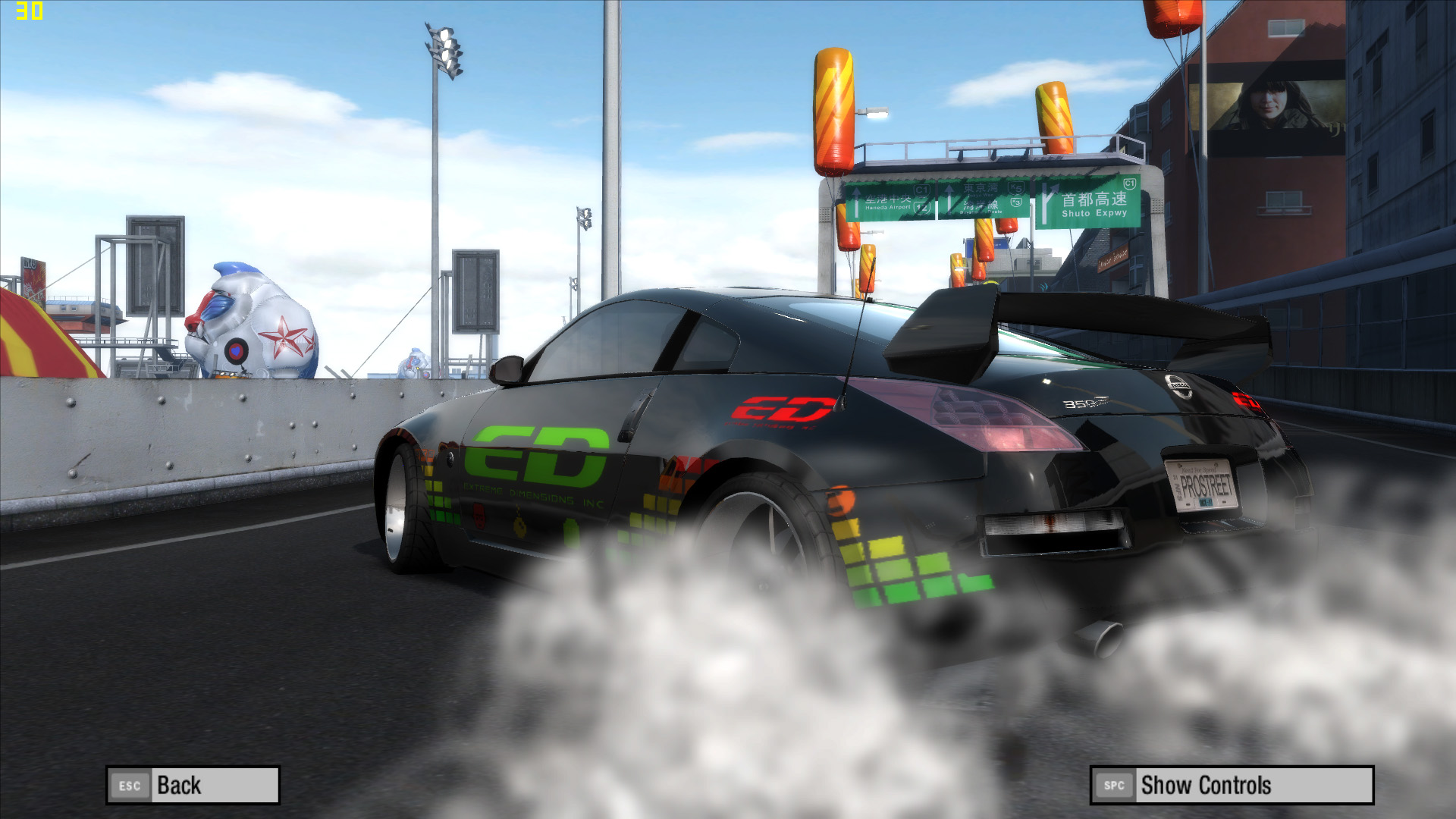Click the Back button

tap(193, 785)
